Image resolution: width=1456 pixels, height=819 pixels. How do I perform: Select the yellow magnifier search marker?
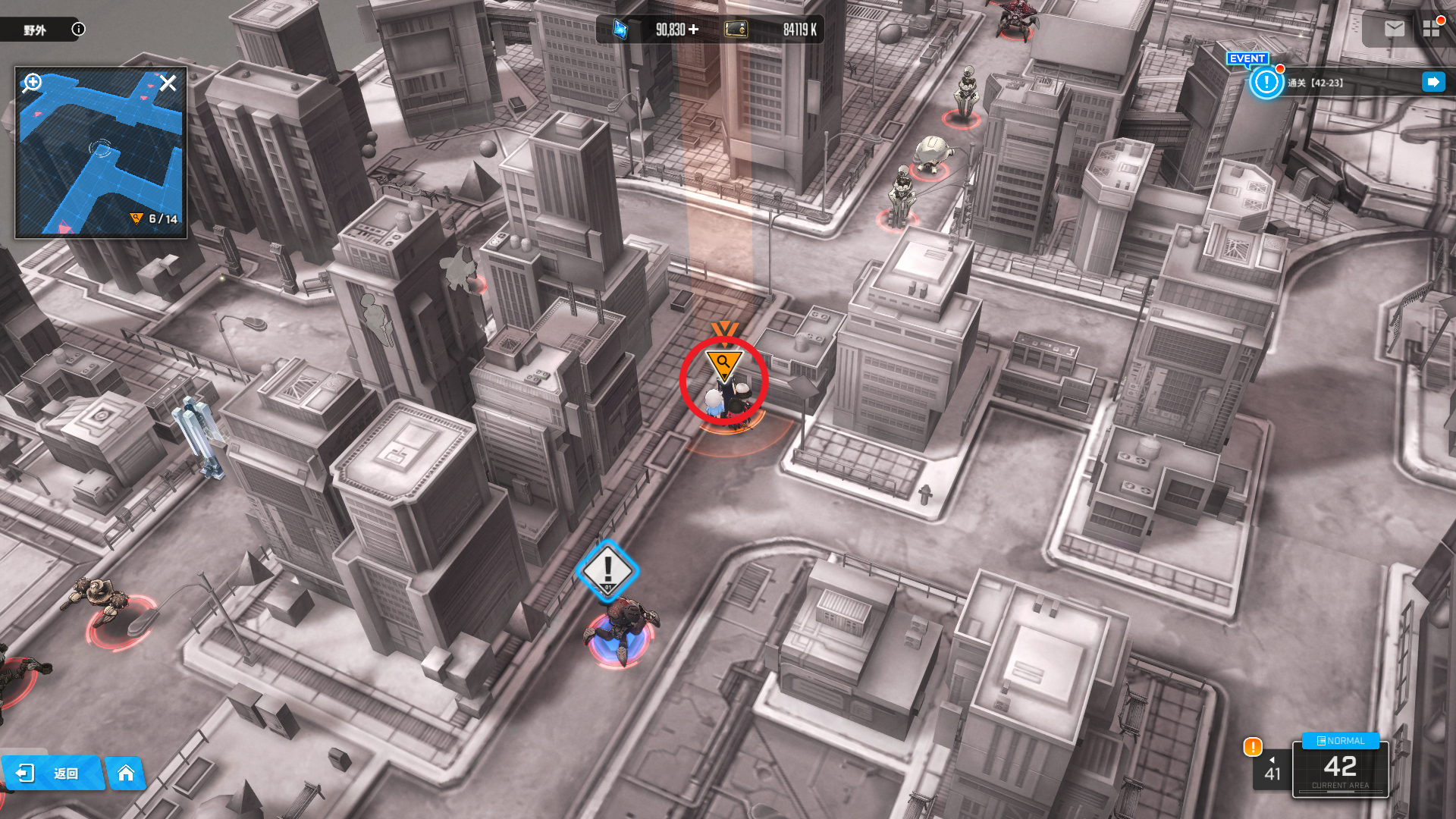coord(723,364)
